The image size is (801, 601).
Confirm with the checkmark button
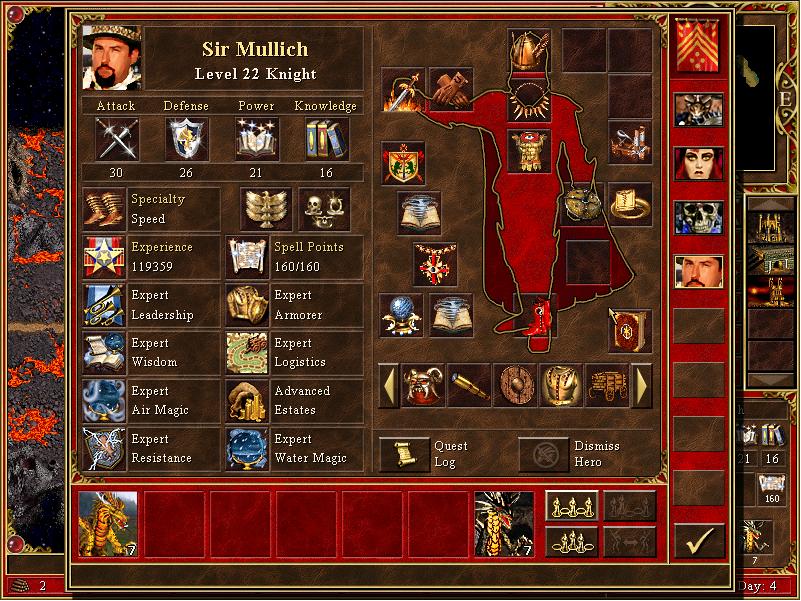pyautogui.click(x=699, y=541)
